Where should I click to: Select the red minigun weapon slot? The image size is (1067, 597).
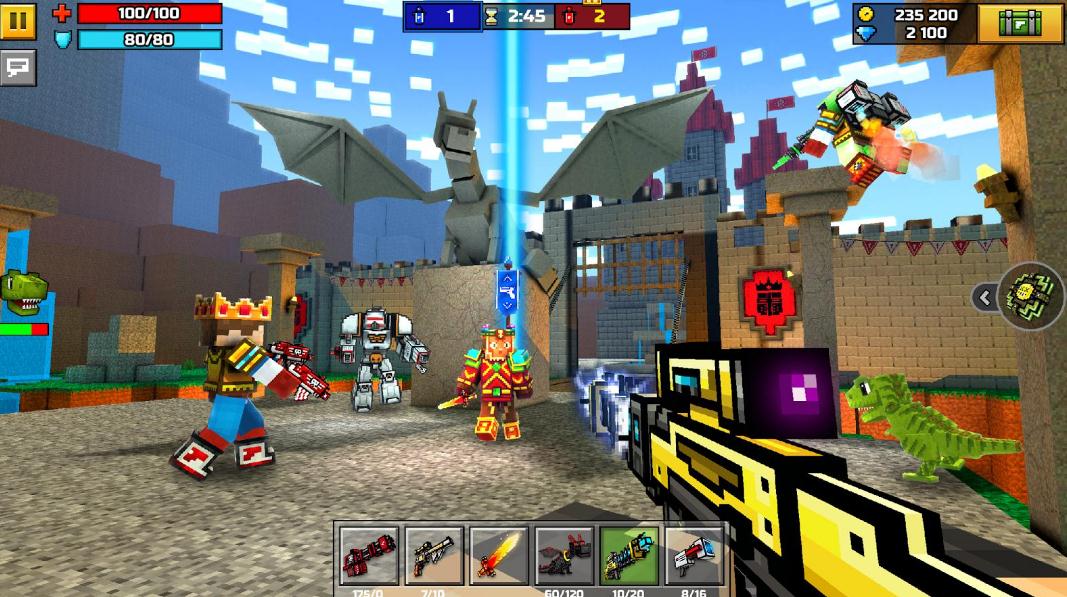(369, 555)
